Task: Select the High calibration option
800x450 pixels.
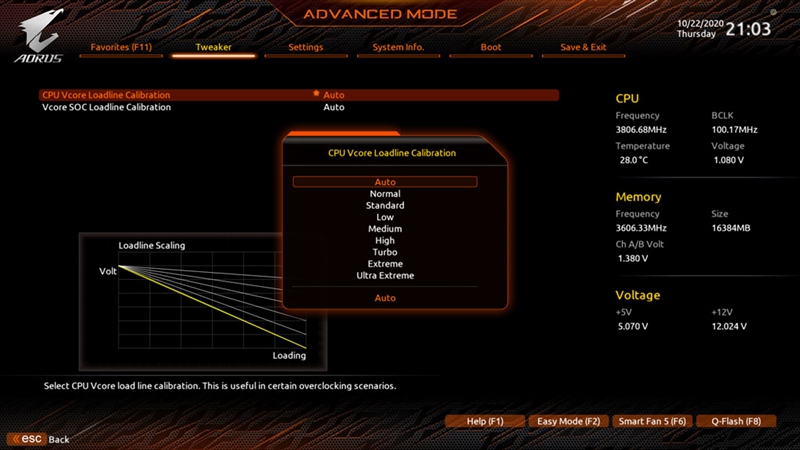Action: (385, 241)
